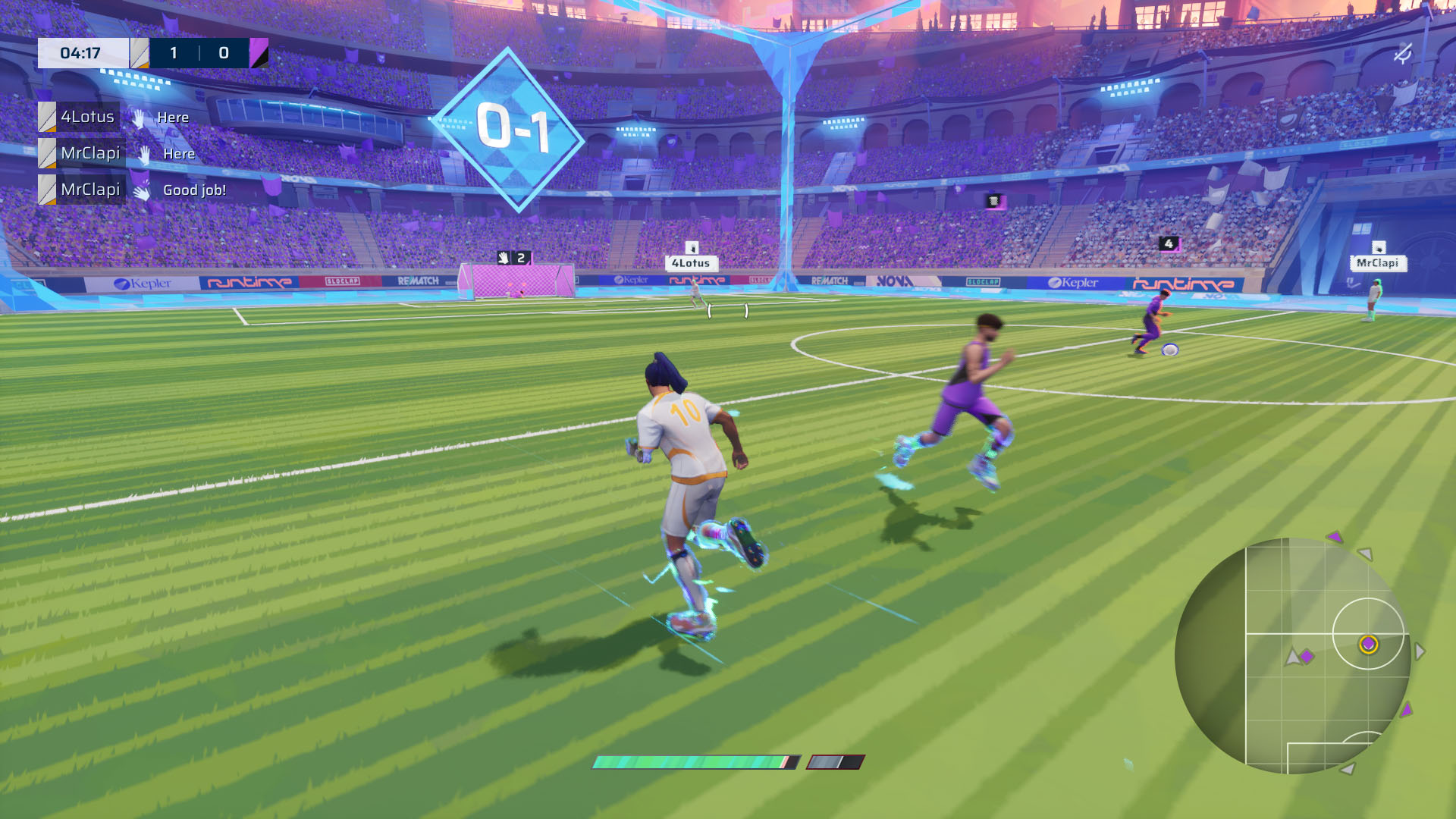Click the Good job! message from MrClapi

[193, 190]
